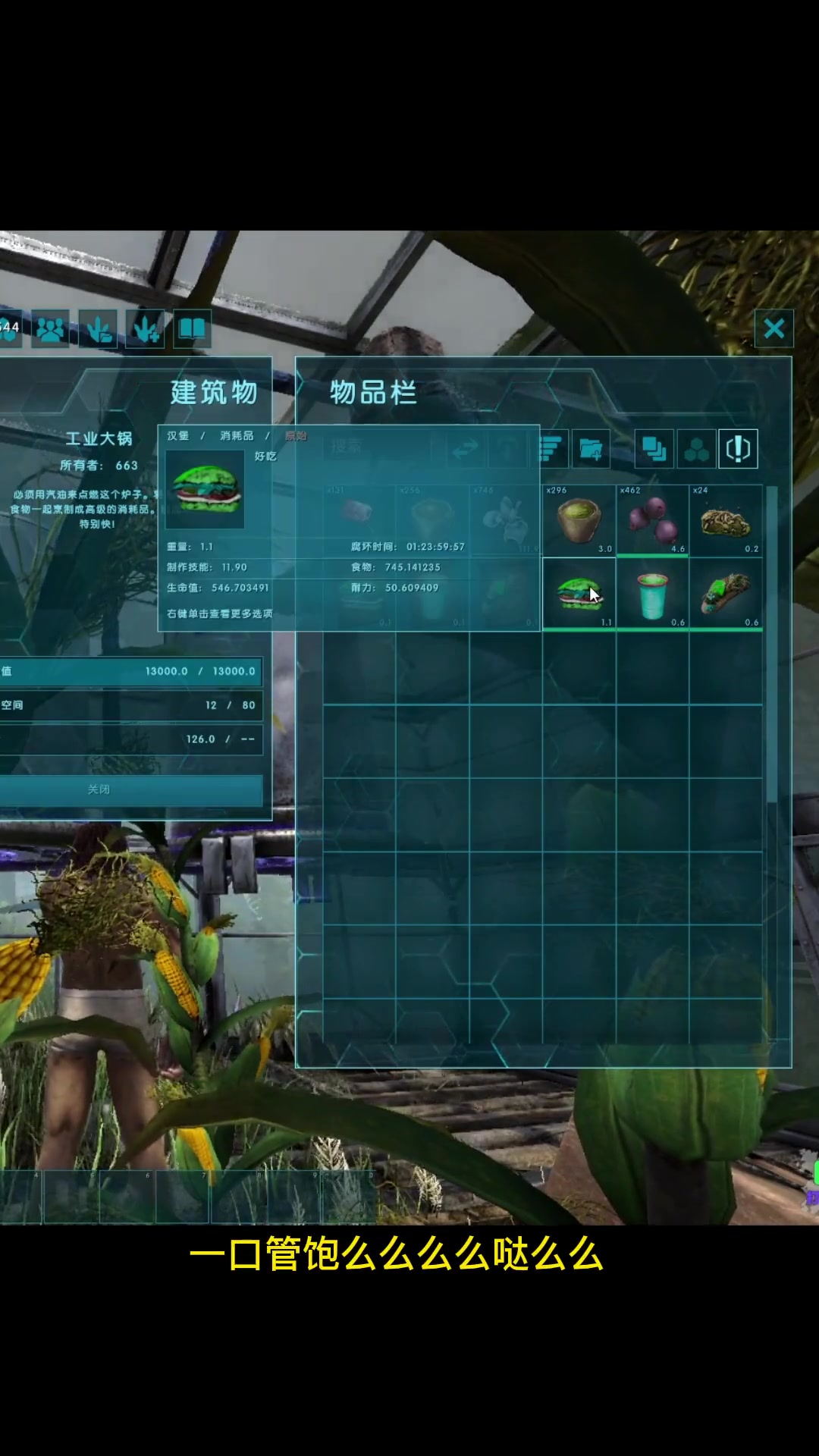
Task: Select the purple berries stack of 462
Action: click(x=652, y=520)
